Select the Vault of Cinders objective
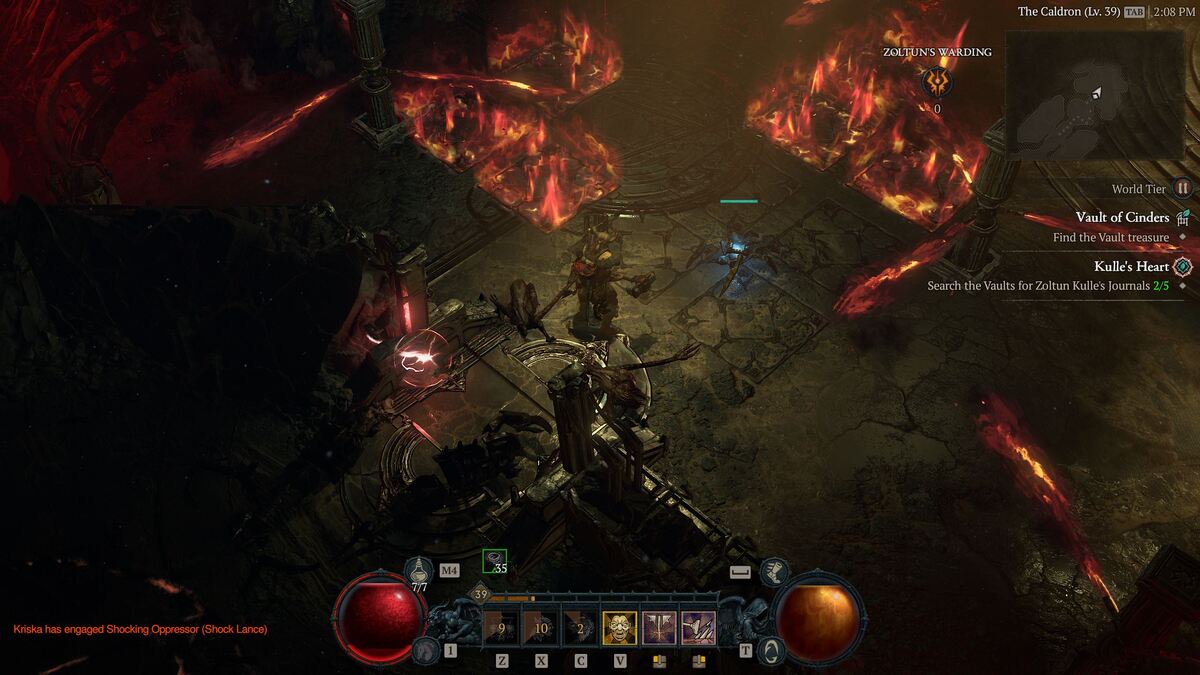This screenshot has height=675, width=1200. [1122, 218]
